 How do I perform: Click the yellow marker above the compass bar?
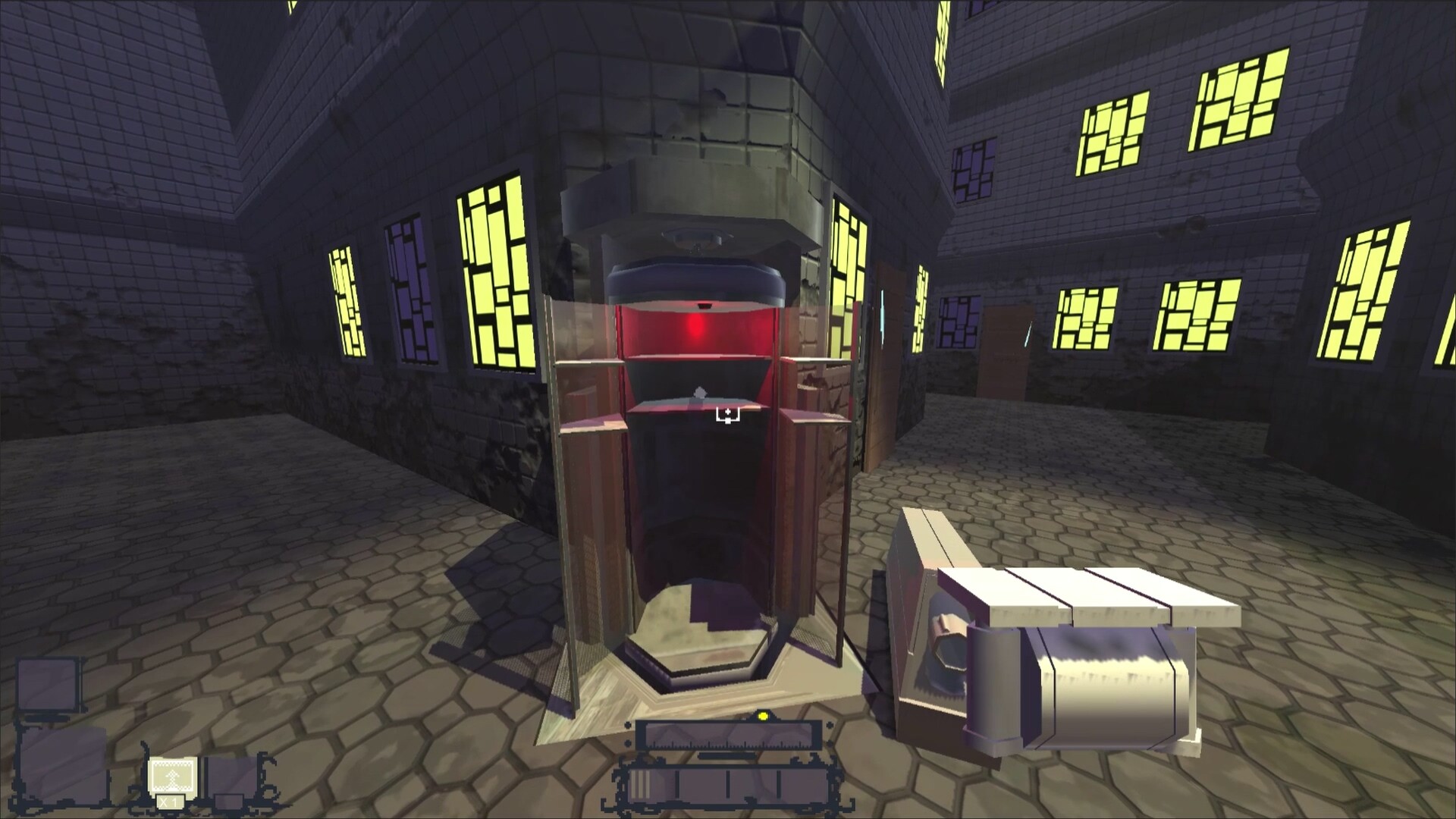(x=763, y=717)
